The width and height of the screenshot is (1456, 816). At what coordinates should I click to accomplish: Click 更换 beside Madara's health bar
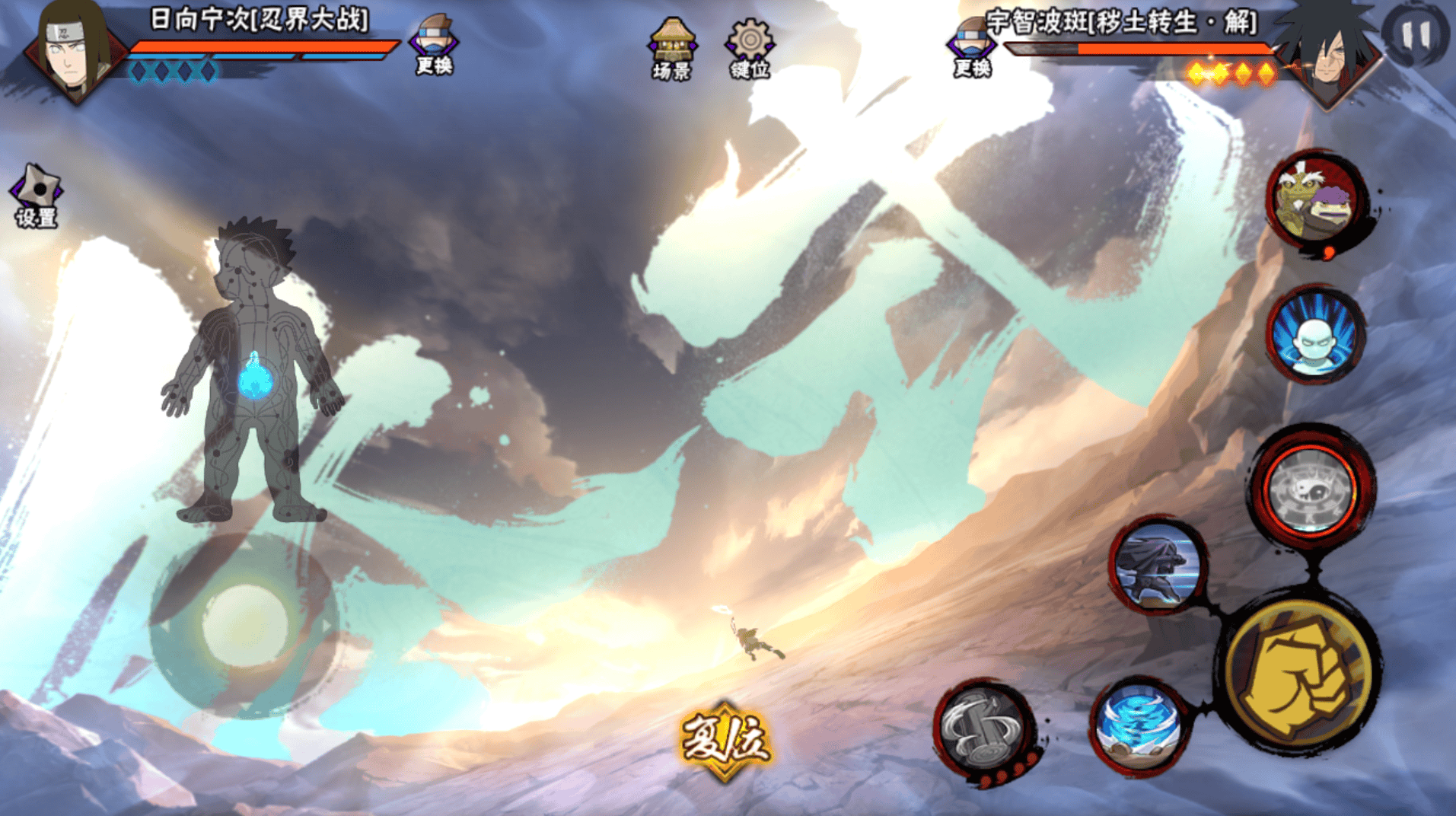[x=971, y=47]
